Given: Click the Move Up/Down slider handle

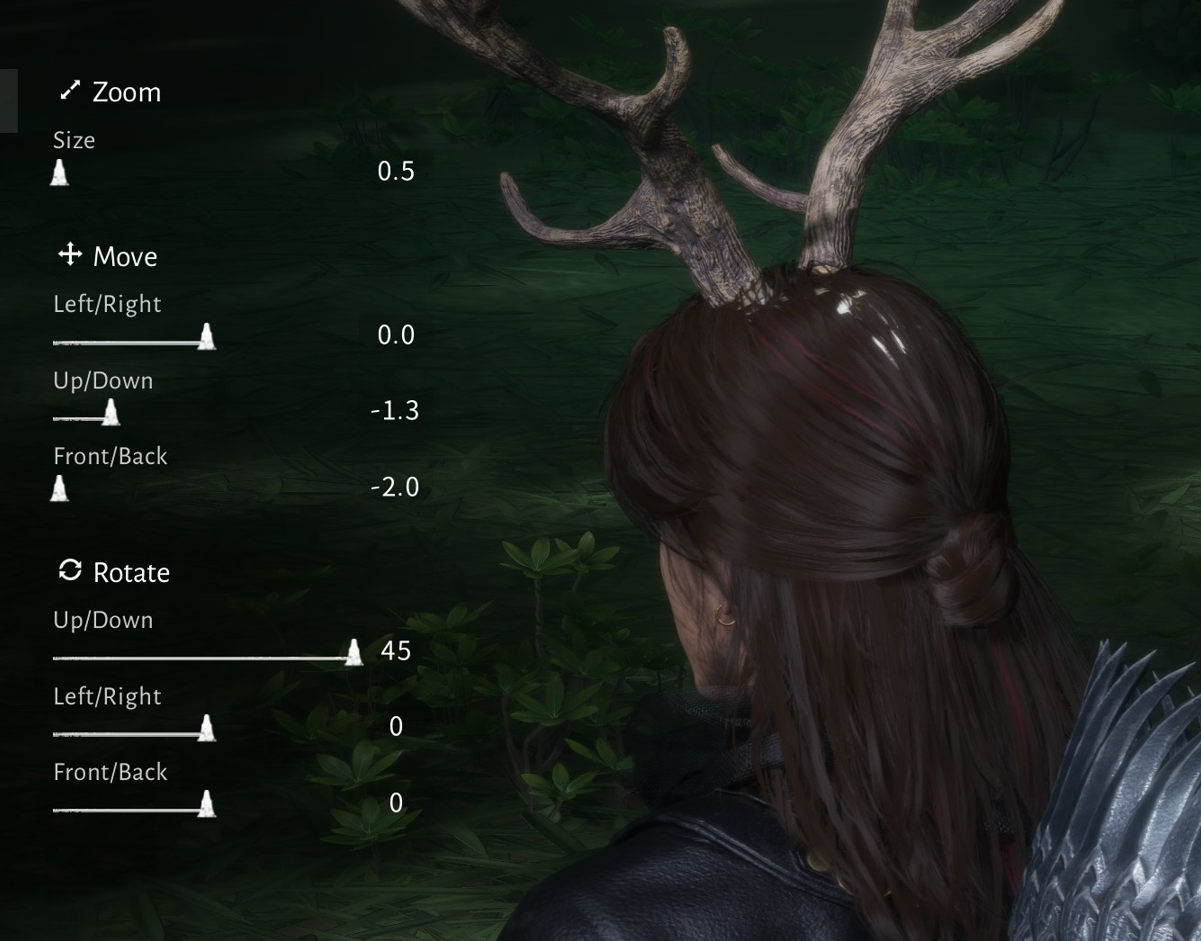Looking at the screenshot, I should [x=111, y=412].
